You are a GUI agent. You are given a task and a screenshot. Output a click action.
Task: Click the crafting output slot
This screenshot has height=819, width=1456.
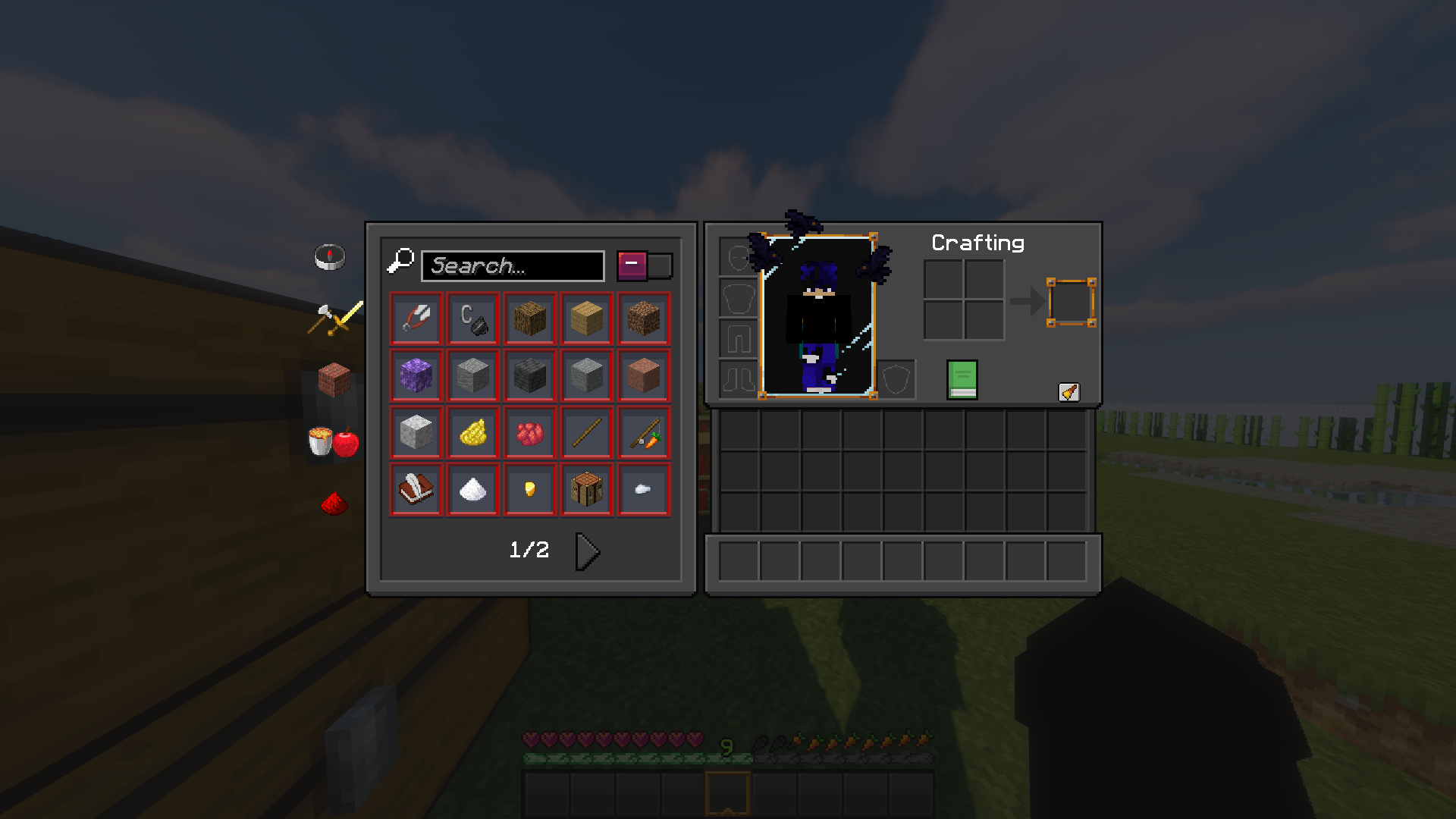point(1069,303)
